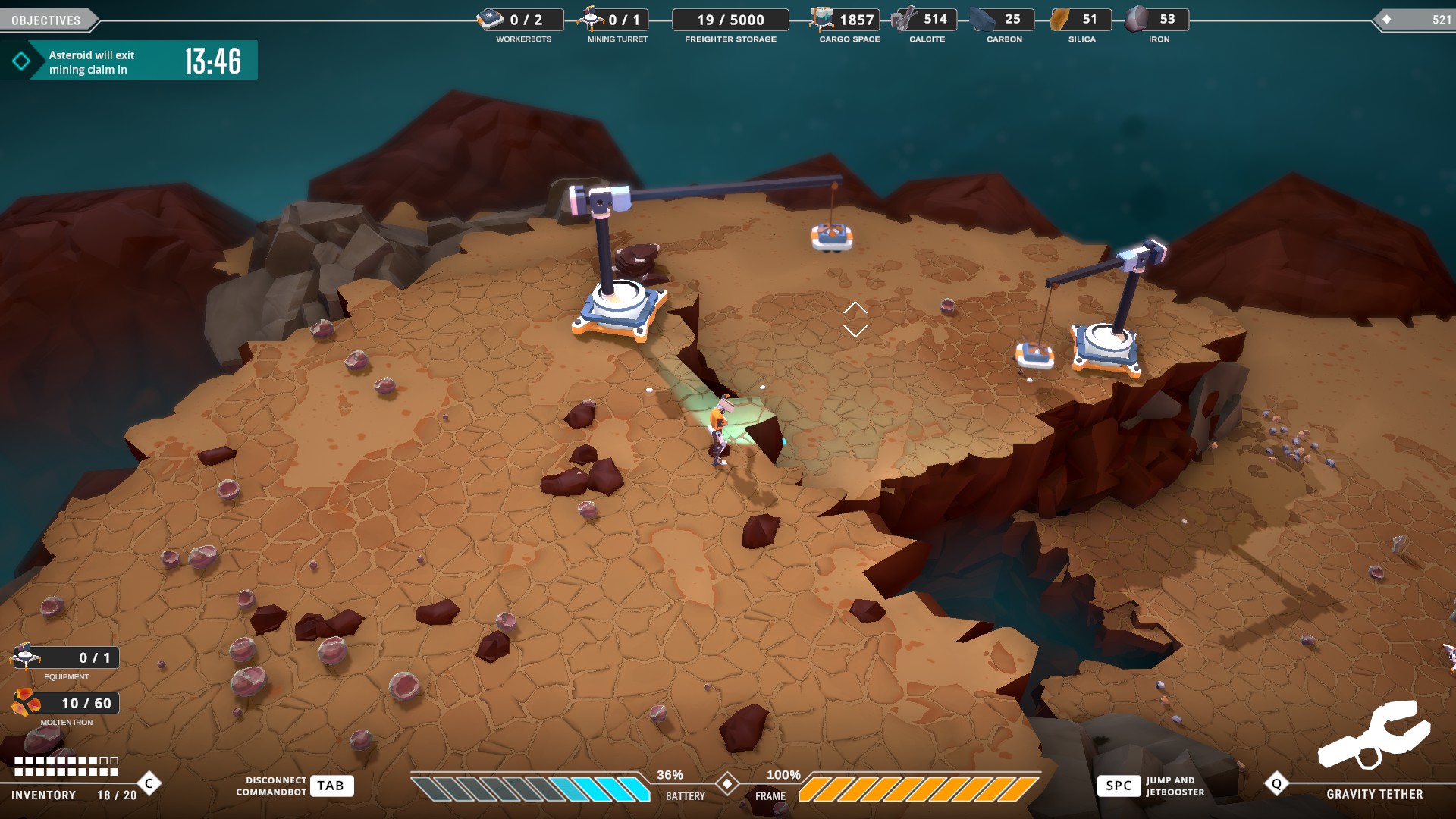Open the Freighter Storage counter
The width and height of the screenshot is (1456, 819).
730,20
